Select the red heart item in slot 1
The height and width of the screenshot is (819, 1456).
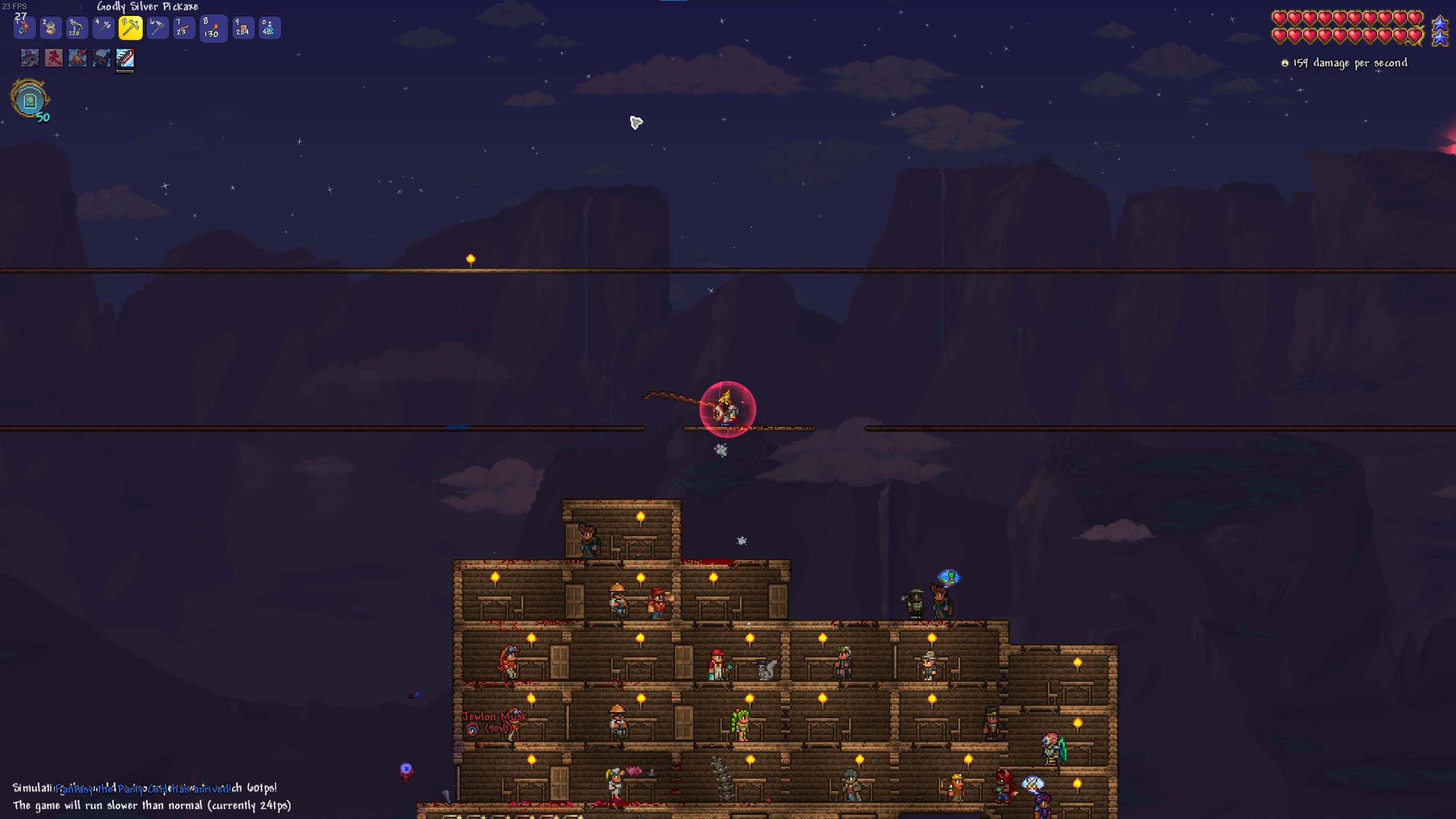click(24, 28)
